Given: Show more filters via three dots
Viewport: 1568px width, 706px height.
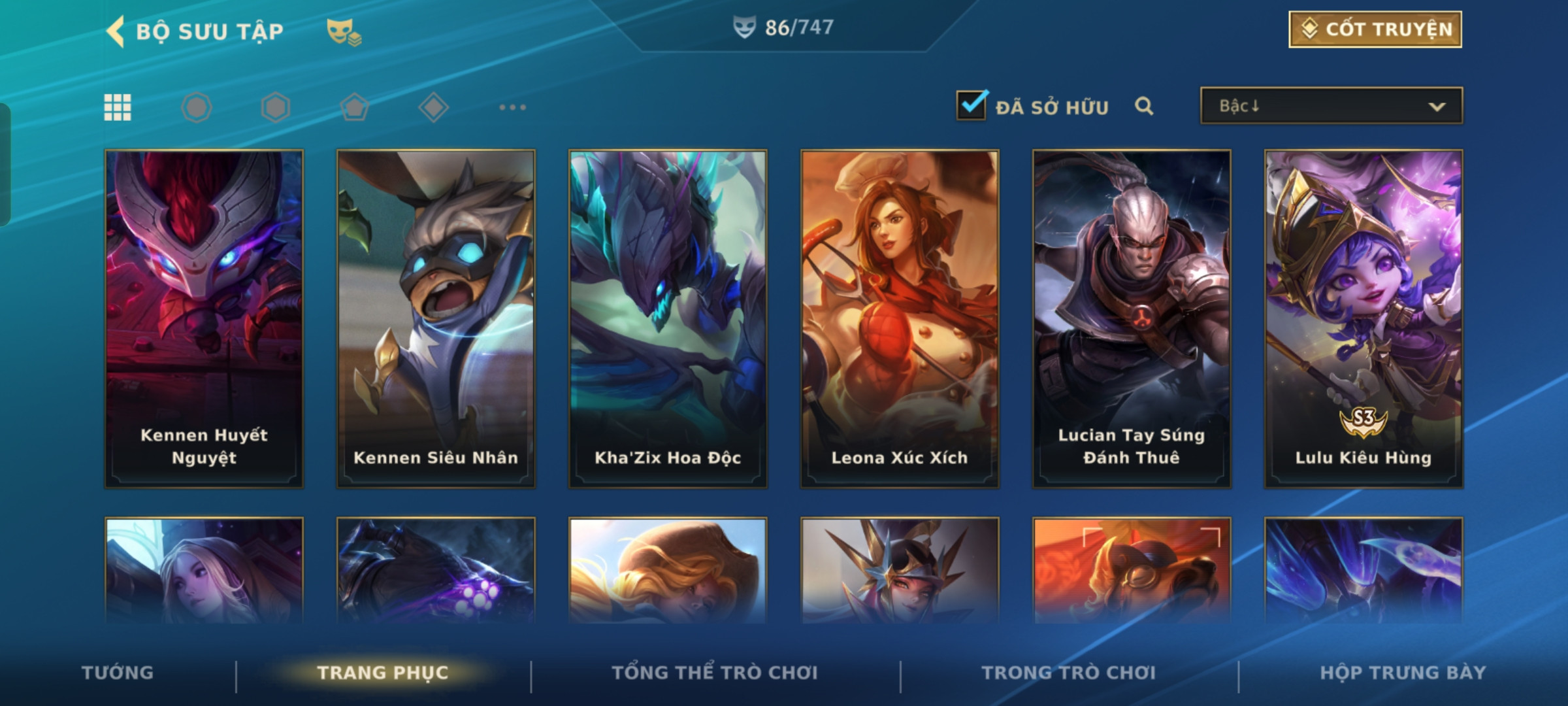Looking at the screenshot, I should (512, 107).
